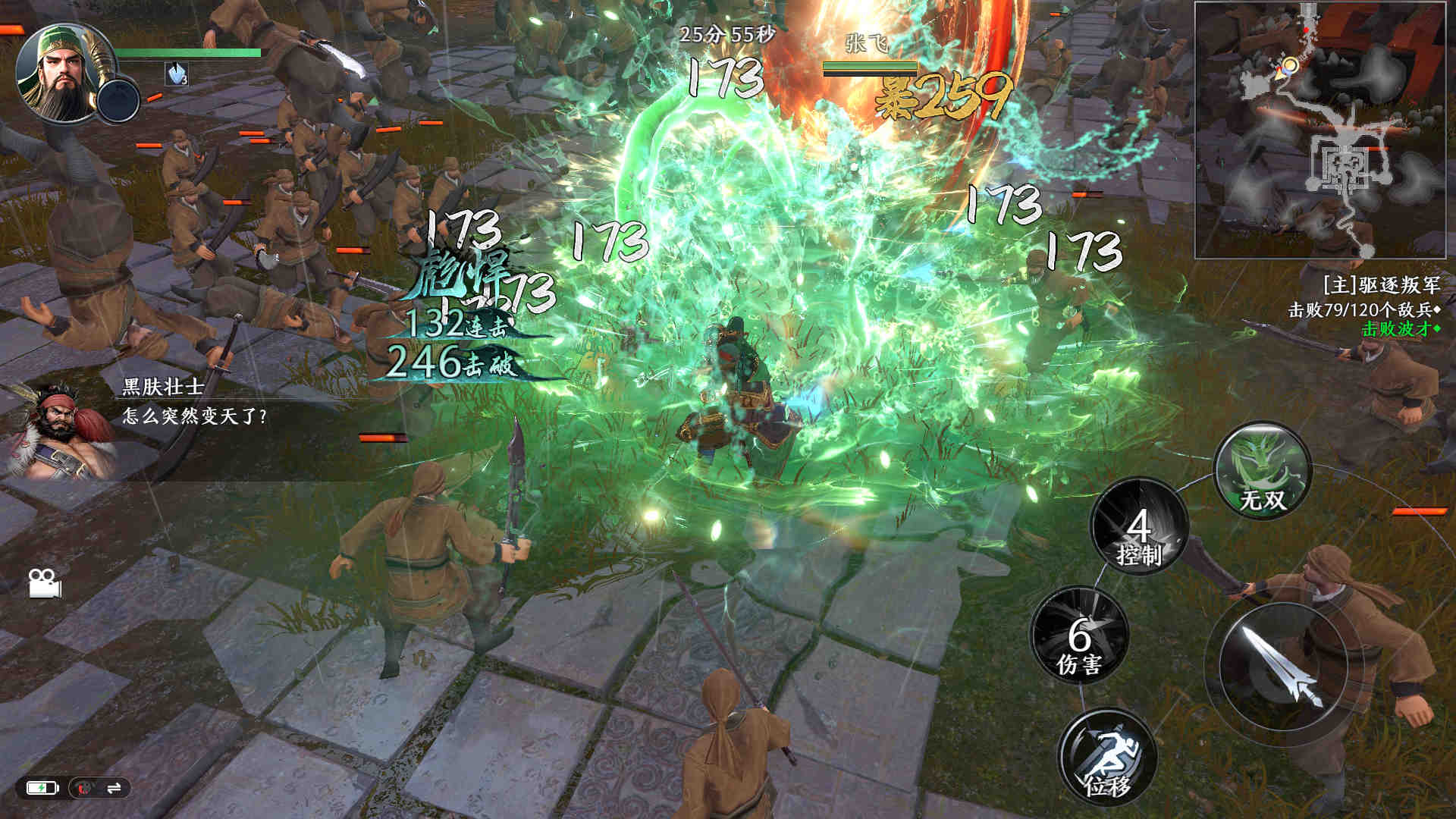Toggle the camera view icon
Viewport: 1456px width, 819px height.
click(x=44, y=583)
